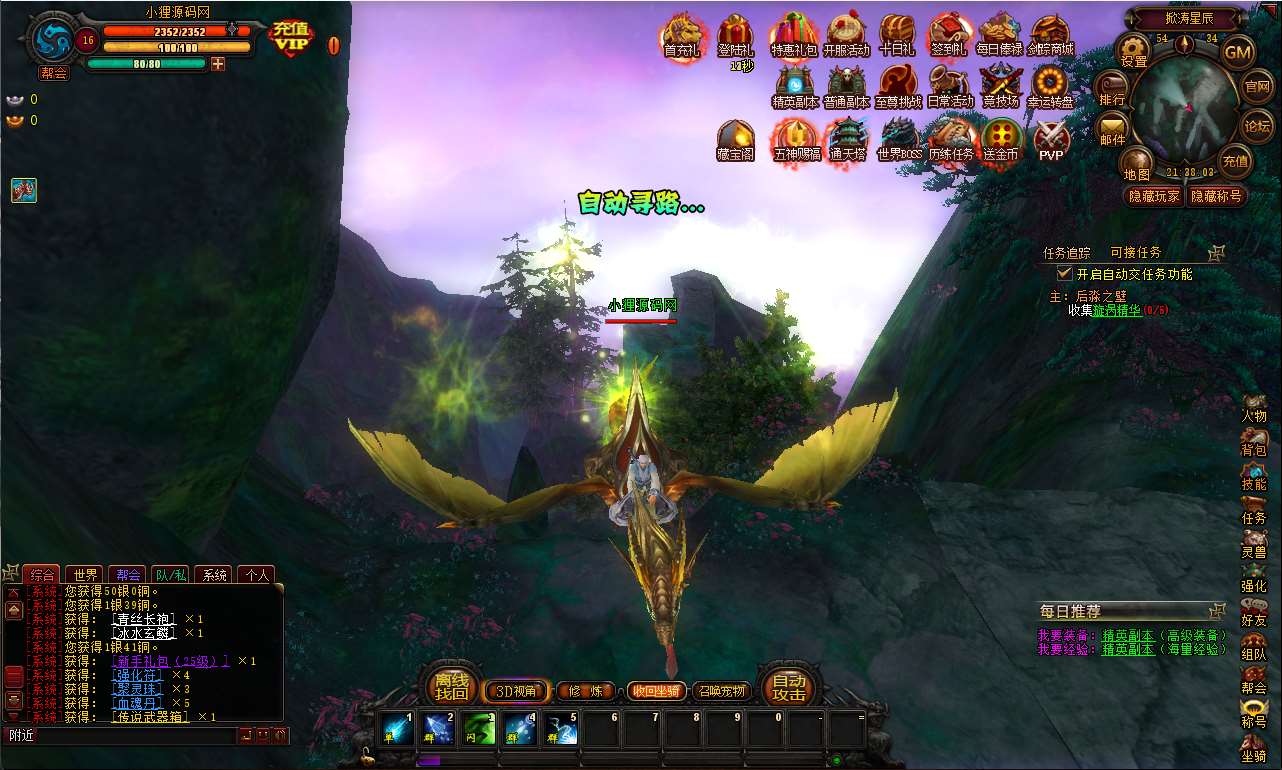This screenshot has height=770, width=1282.
Task: Open the 首充礼 first-recharge gift icon
Action: (x=684, y=36)
